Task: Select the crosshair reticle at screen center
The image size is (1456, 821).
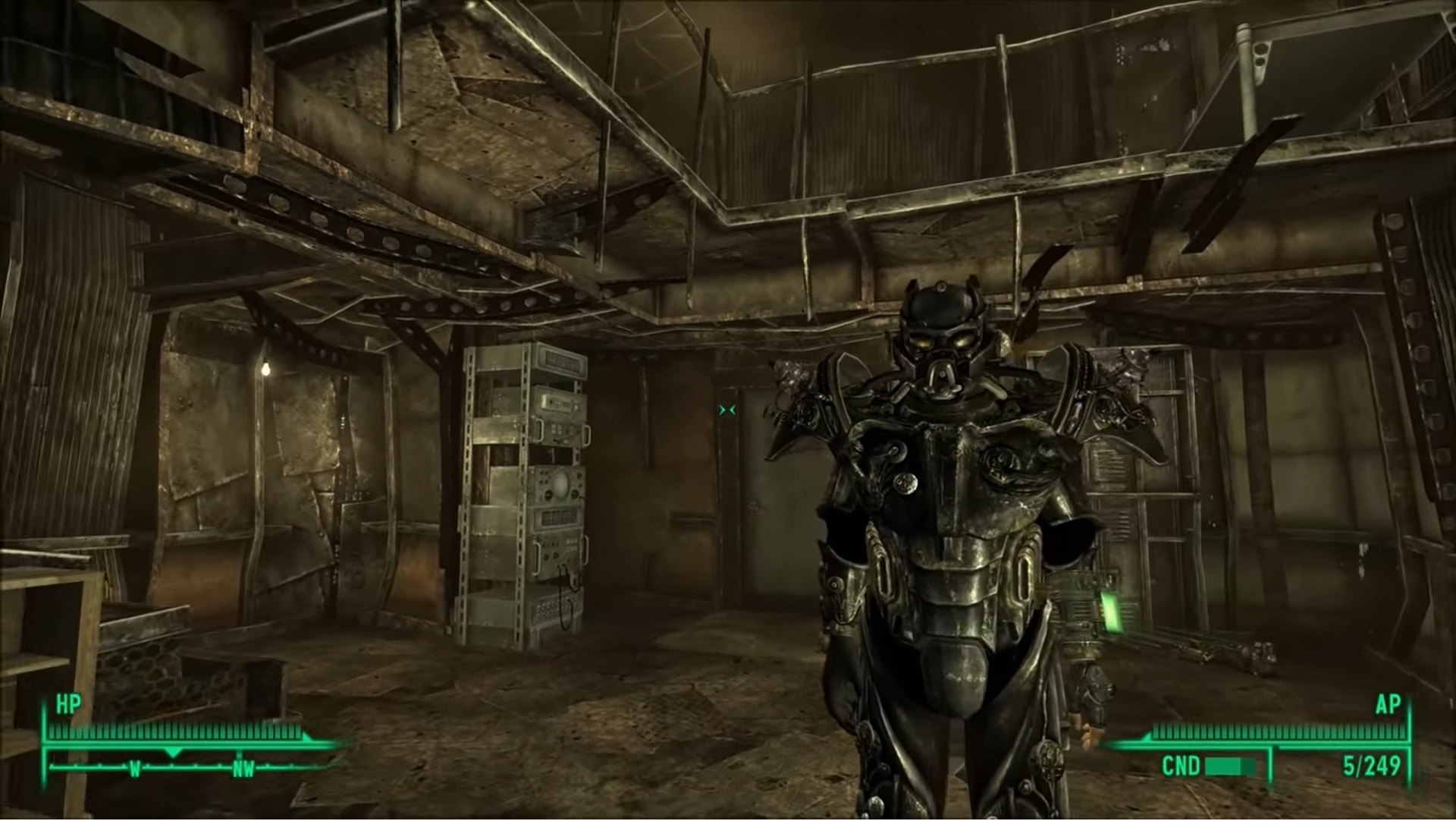Action: [x=726, y=410]
